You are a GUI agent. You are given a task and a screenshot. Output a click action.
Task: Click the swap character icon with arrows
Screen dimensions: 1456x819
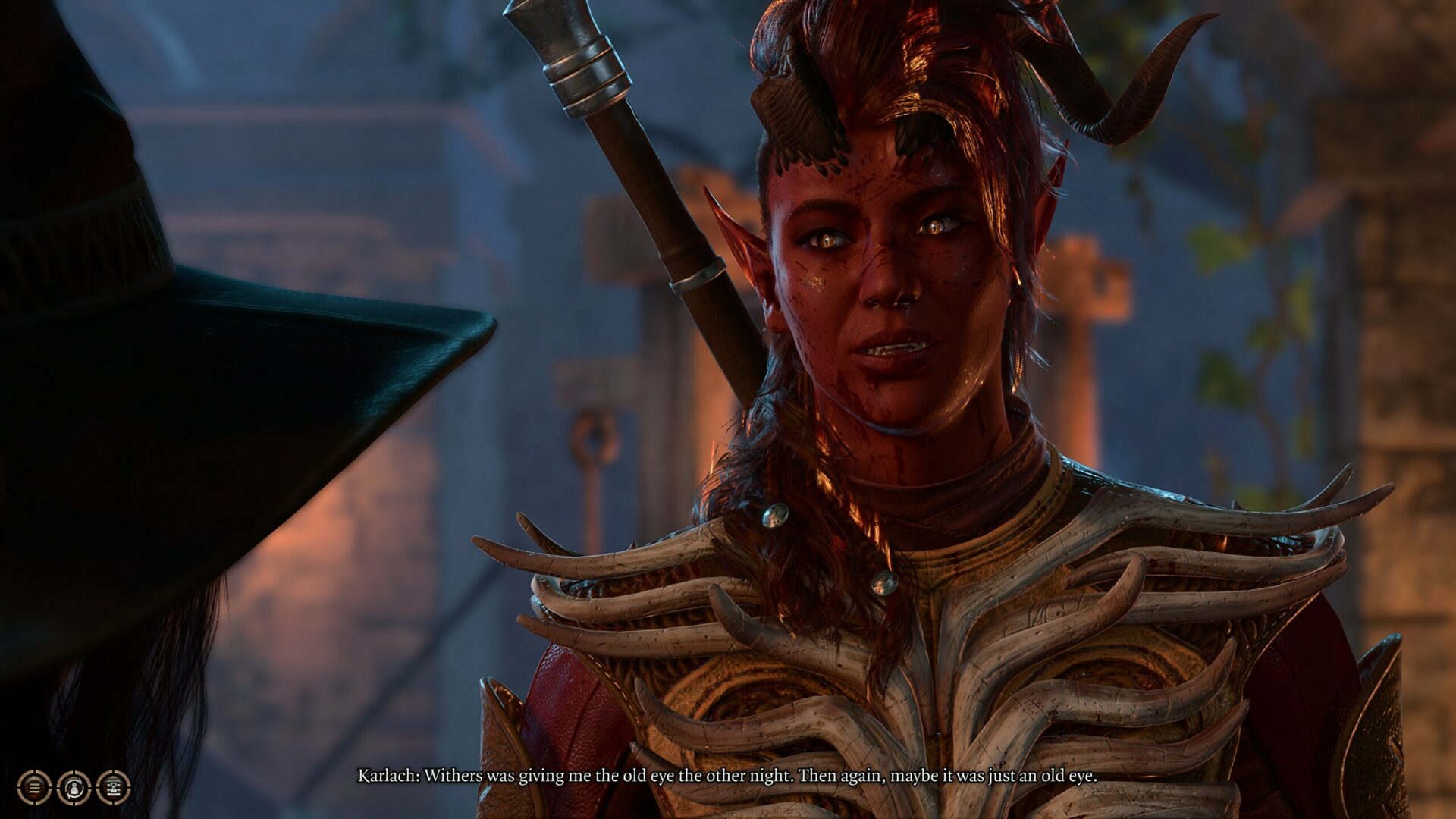(74, 788)
